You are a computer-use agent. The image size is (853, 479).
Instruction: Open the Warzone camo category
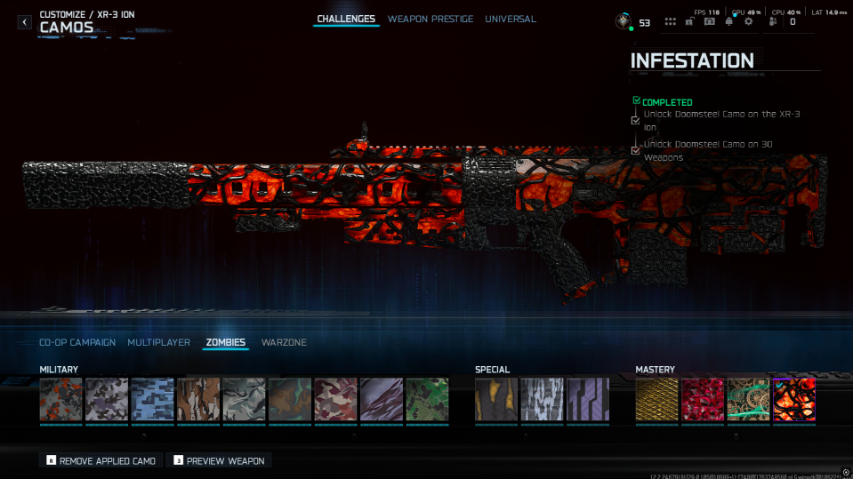coord(284,343)
